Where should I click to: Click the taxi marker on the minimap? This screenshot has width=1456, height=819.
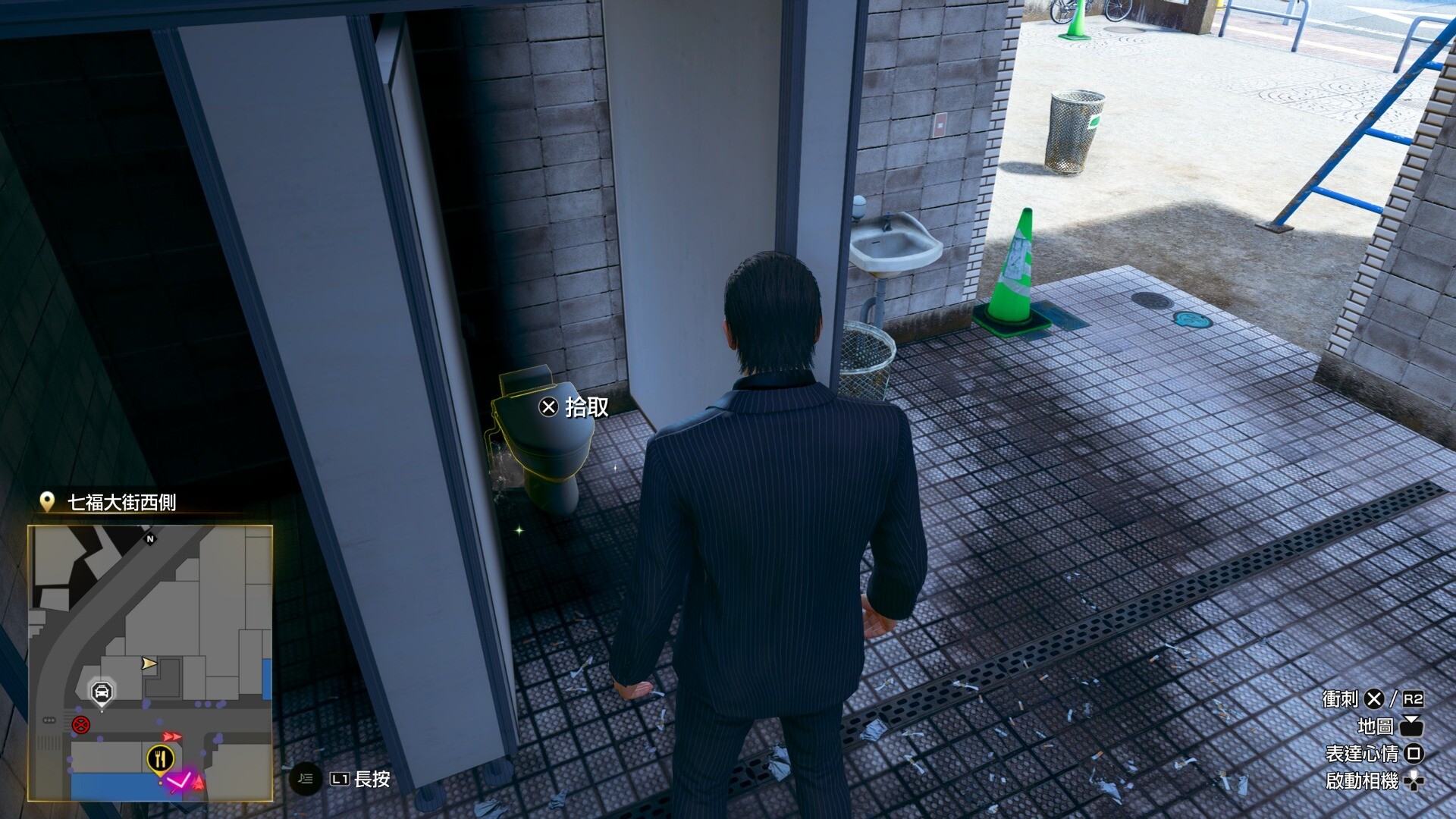pos(102,692)
